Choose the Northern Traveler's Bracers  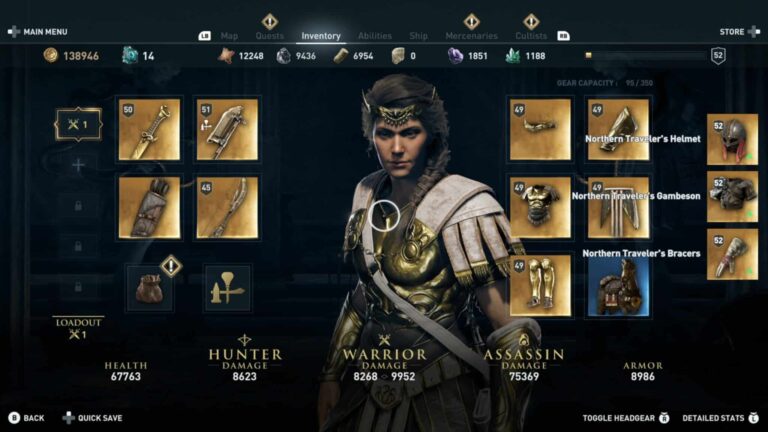[732, 254]
